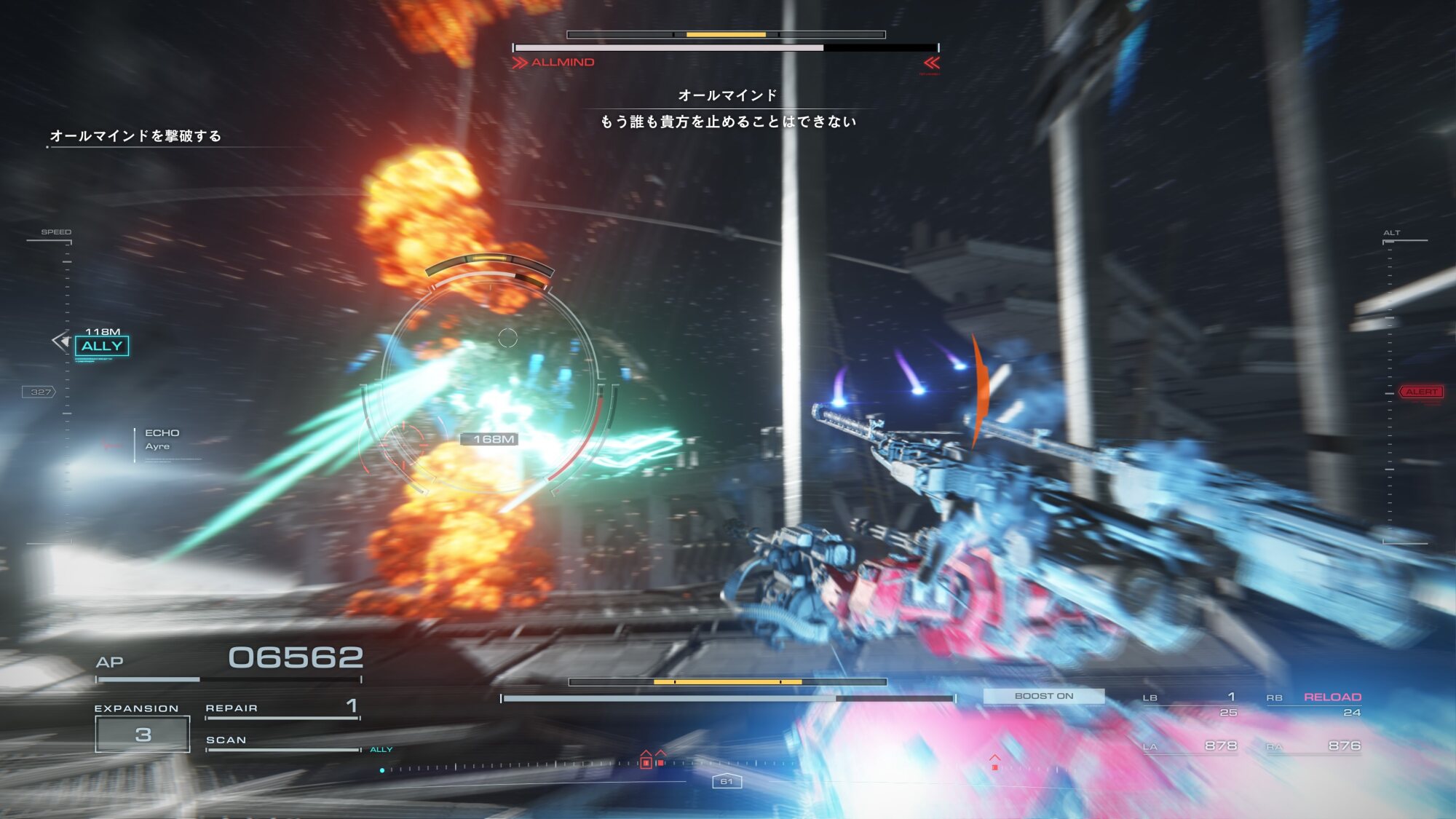Use the REPAIR kit slot
Viewport: 1456px width, 819px height.
282,708
